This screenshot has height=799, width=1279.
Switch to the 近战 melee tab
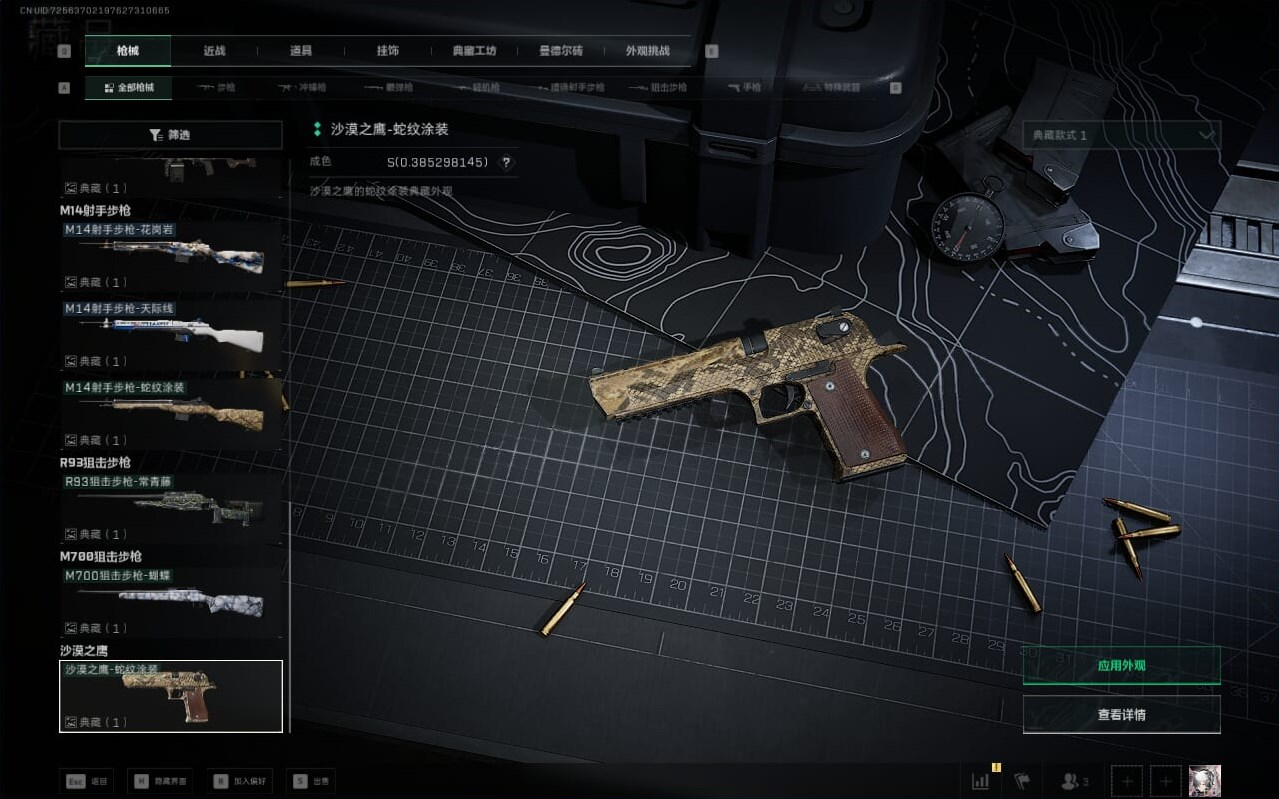(214, 50)
